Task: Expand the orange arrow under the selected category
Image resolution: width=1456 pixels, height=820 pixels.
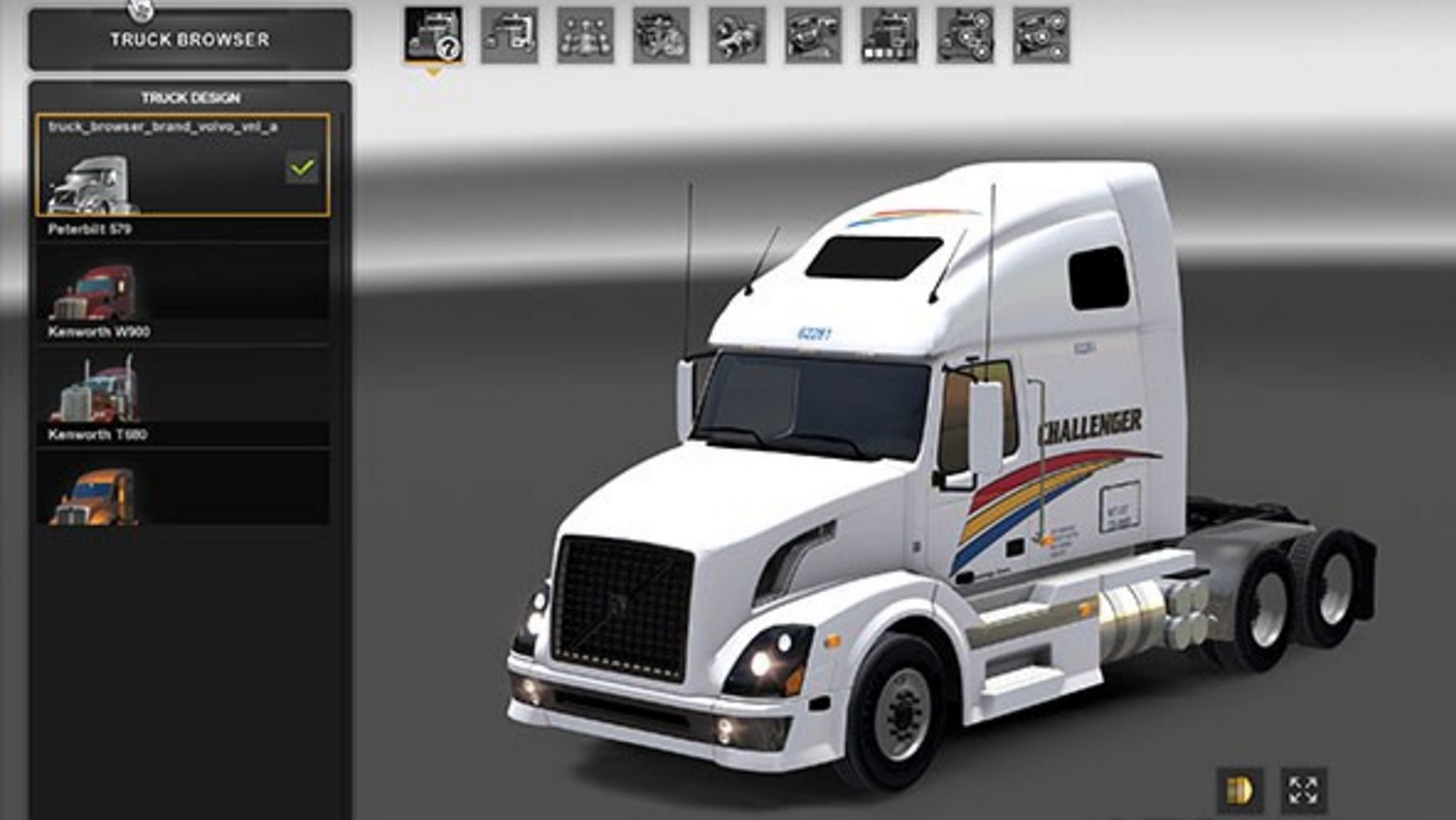Action: click(x=434, y=71)
